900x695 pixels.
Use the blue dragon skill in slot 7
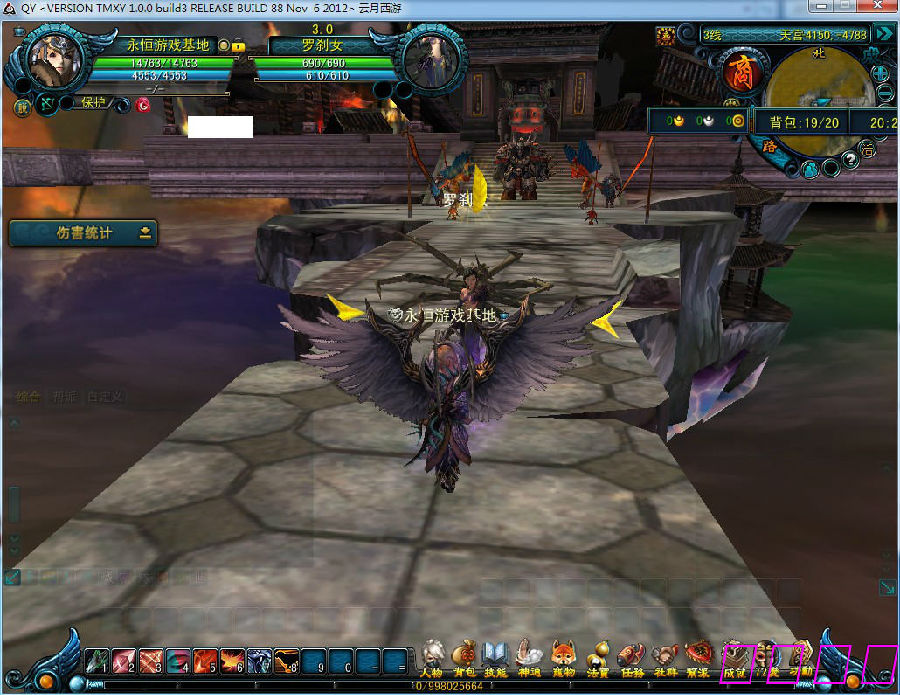coord(259,661)
